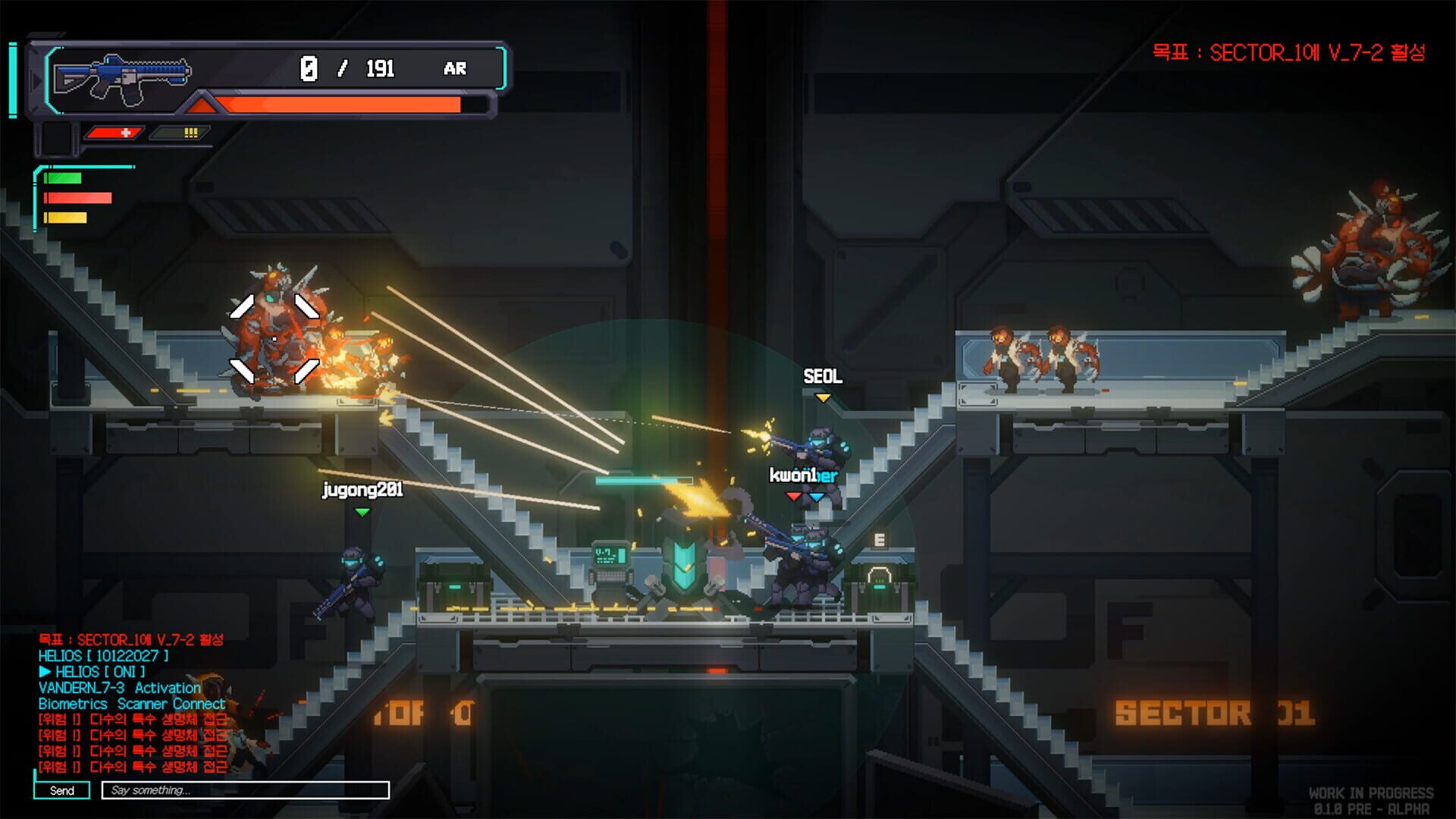Screen dimensions: 1456x819
Task: Toggle the yellow marker below SEOL
Action: pyautogui.click(x=823, y=396)
